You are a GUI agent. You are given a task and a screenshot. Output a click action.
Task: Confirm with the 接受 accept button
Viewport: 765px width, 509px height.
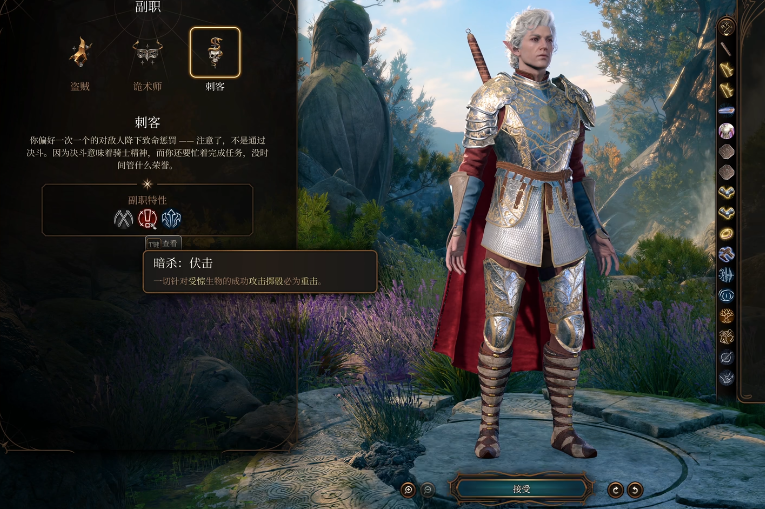pos(520,489)
